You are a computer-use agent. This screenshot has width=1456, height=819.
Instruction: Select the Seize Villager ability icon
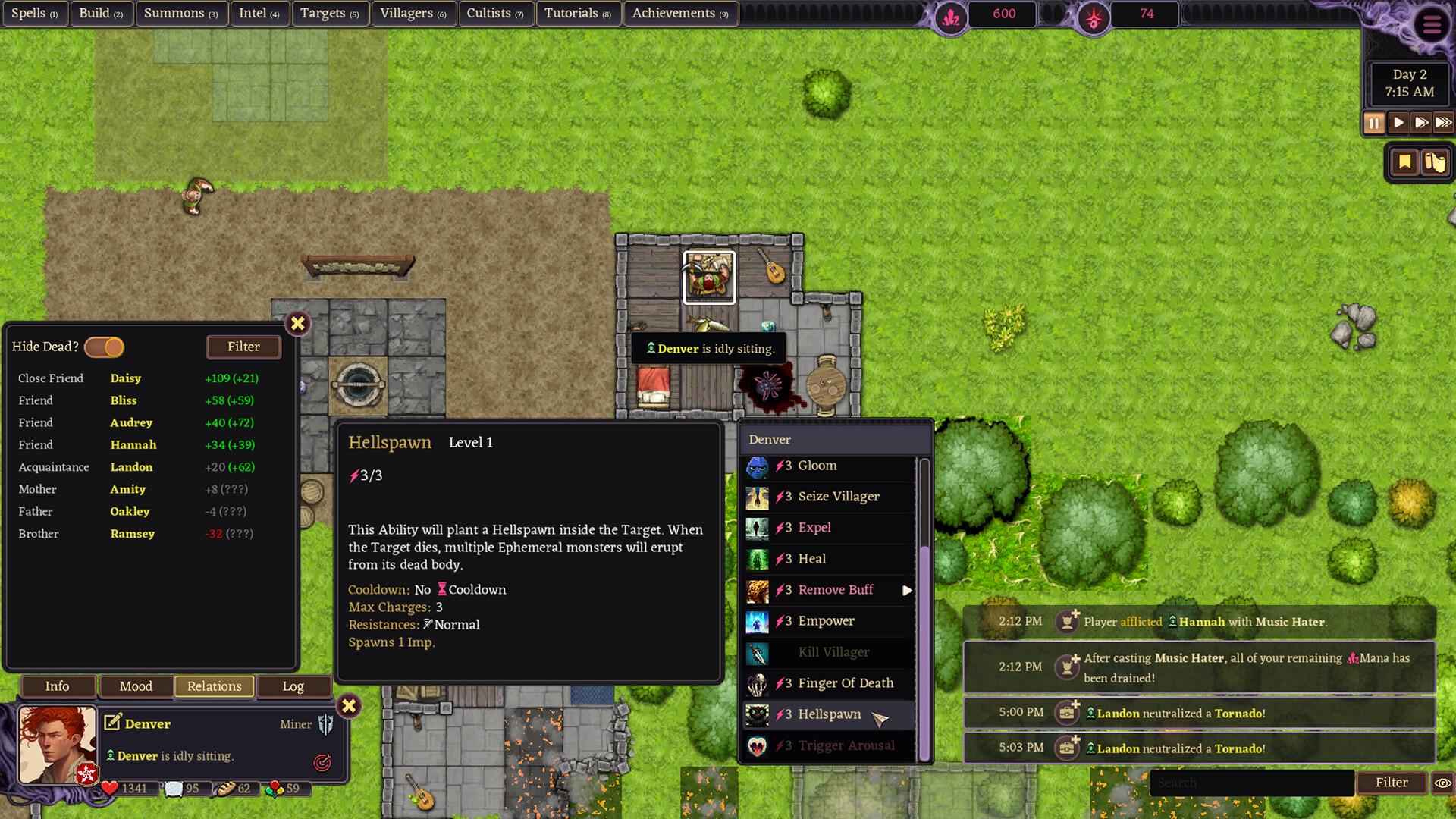[x=757, y=497]
